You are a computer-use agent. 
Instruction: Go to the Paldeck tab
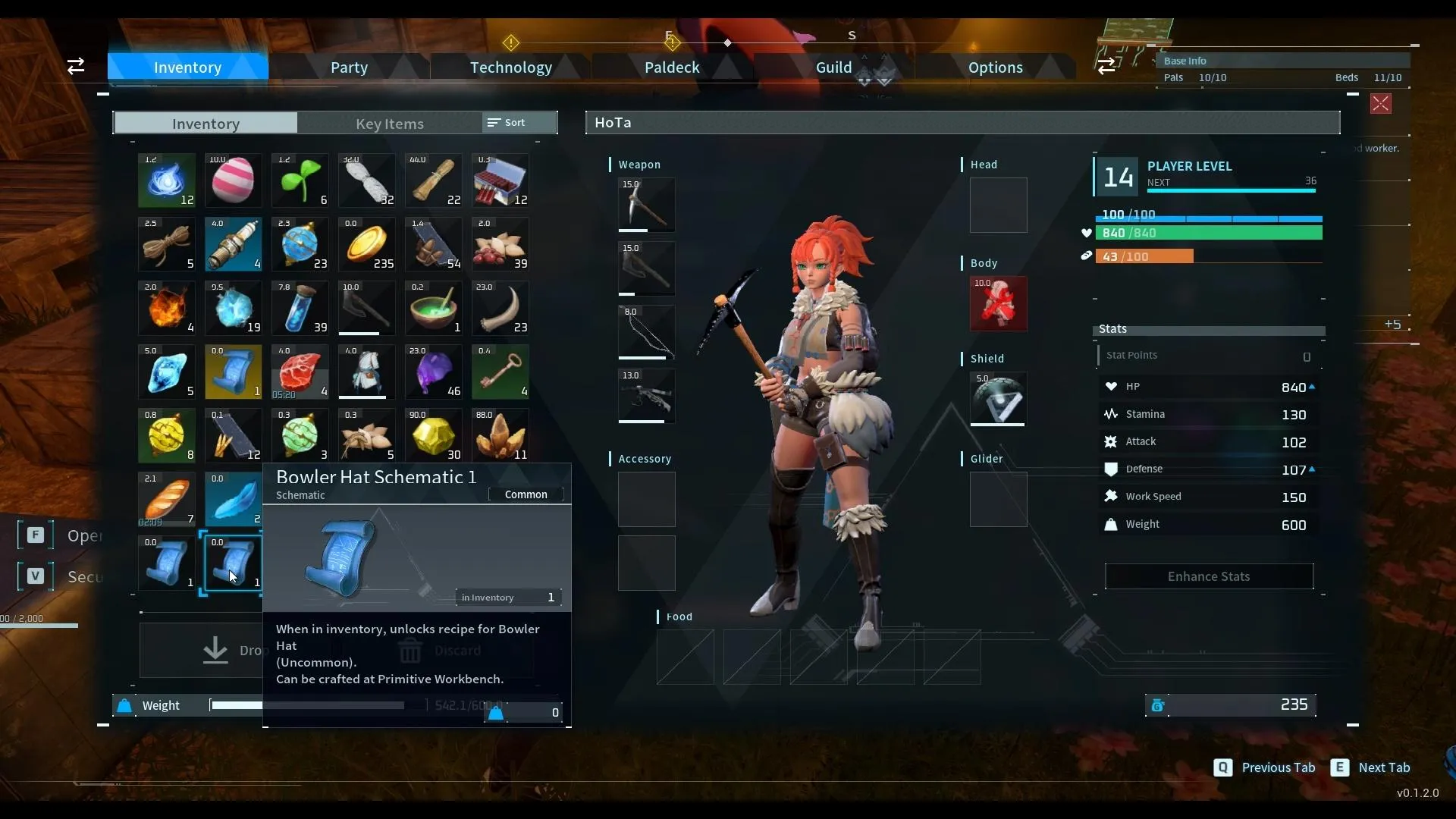click(672, 67)
